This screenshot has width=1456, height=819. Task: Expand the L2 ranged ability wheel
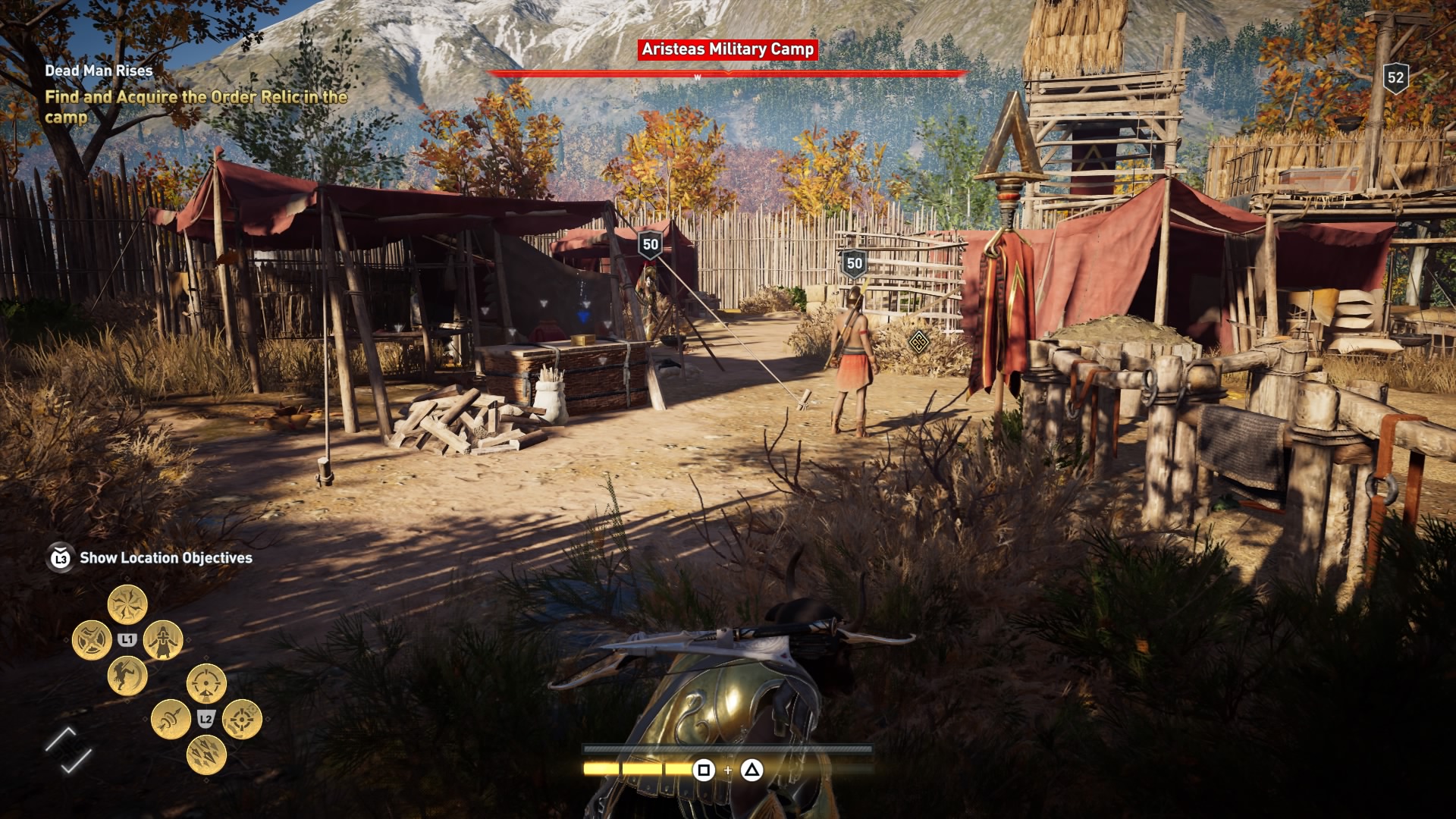pyautogui.click(x=206, y=718)
